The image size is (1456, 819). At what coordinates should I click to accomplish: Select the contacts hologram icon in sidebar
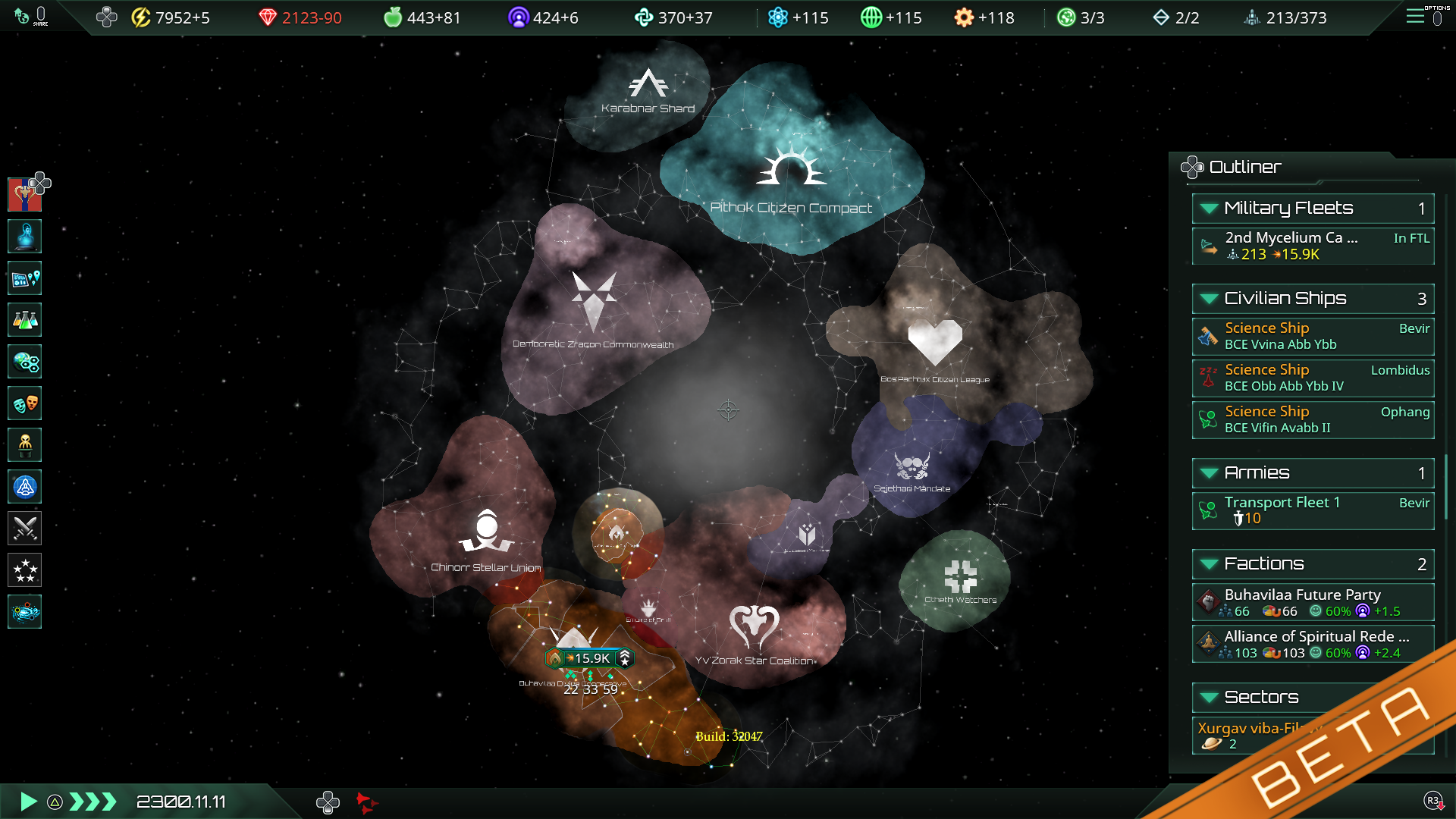[x=25, y=237]
